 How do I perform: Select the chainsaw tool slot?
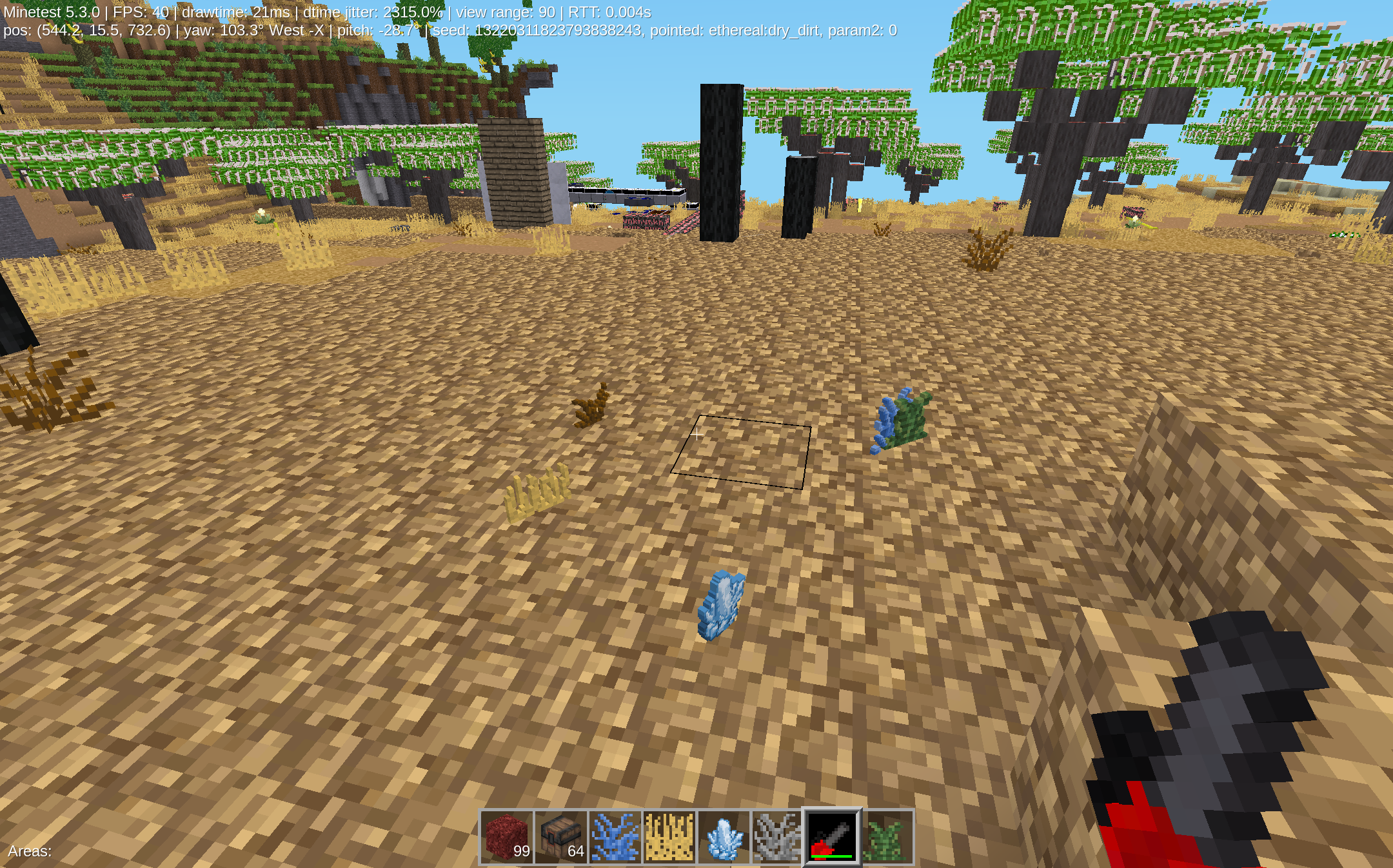point(832,837)
